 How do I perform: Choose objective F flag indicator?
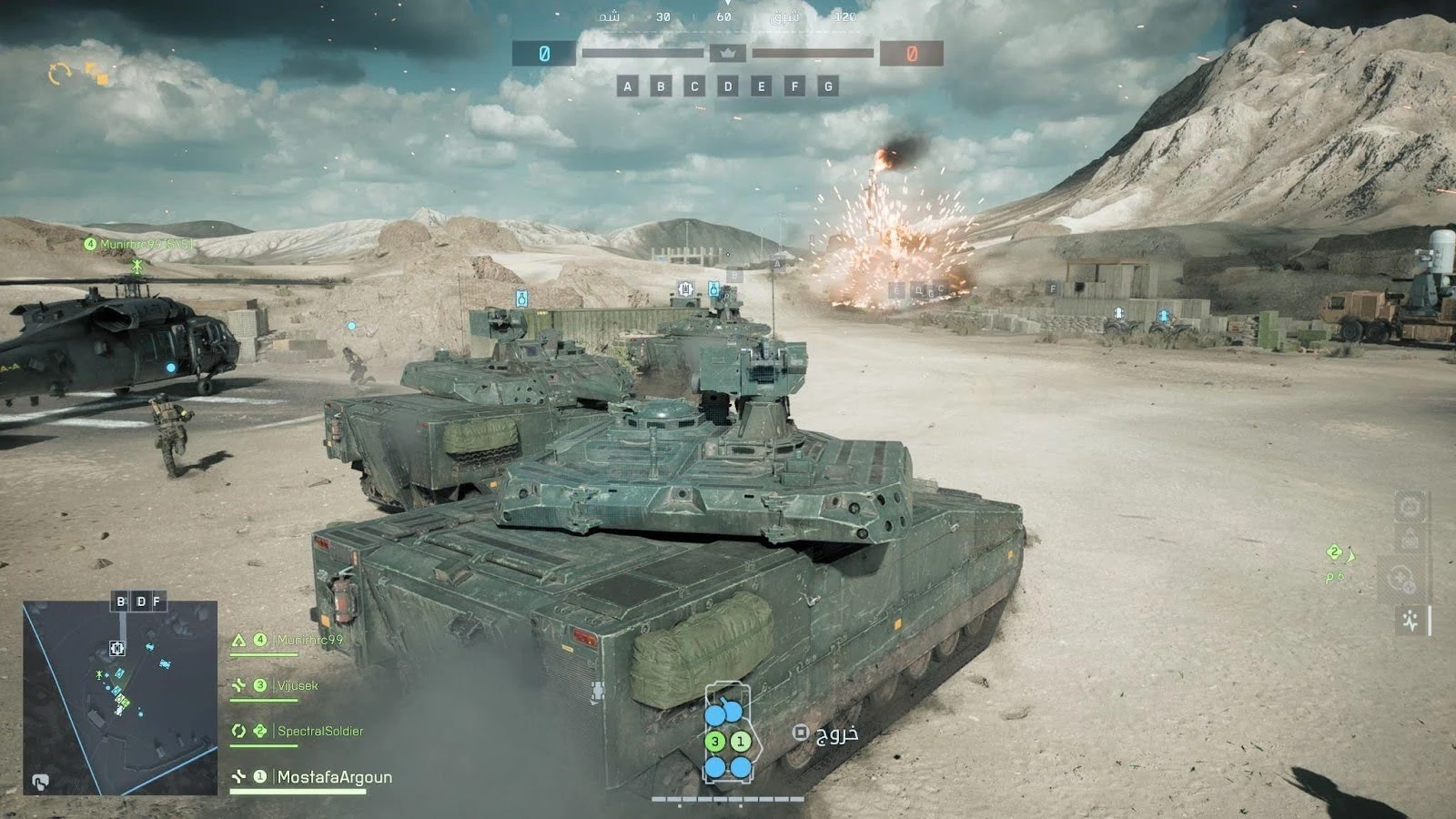click(794, 86)
